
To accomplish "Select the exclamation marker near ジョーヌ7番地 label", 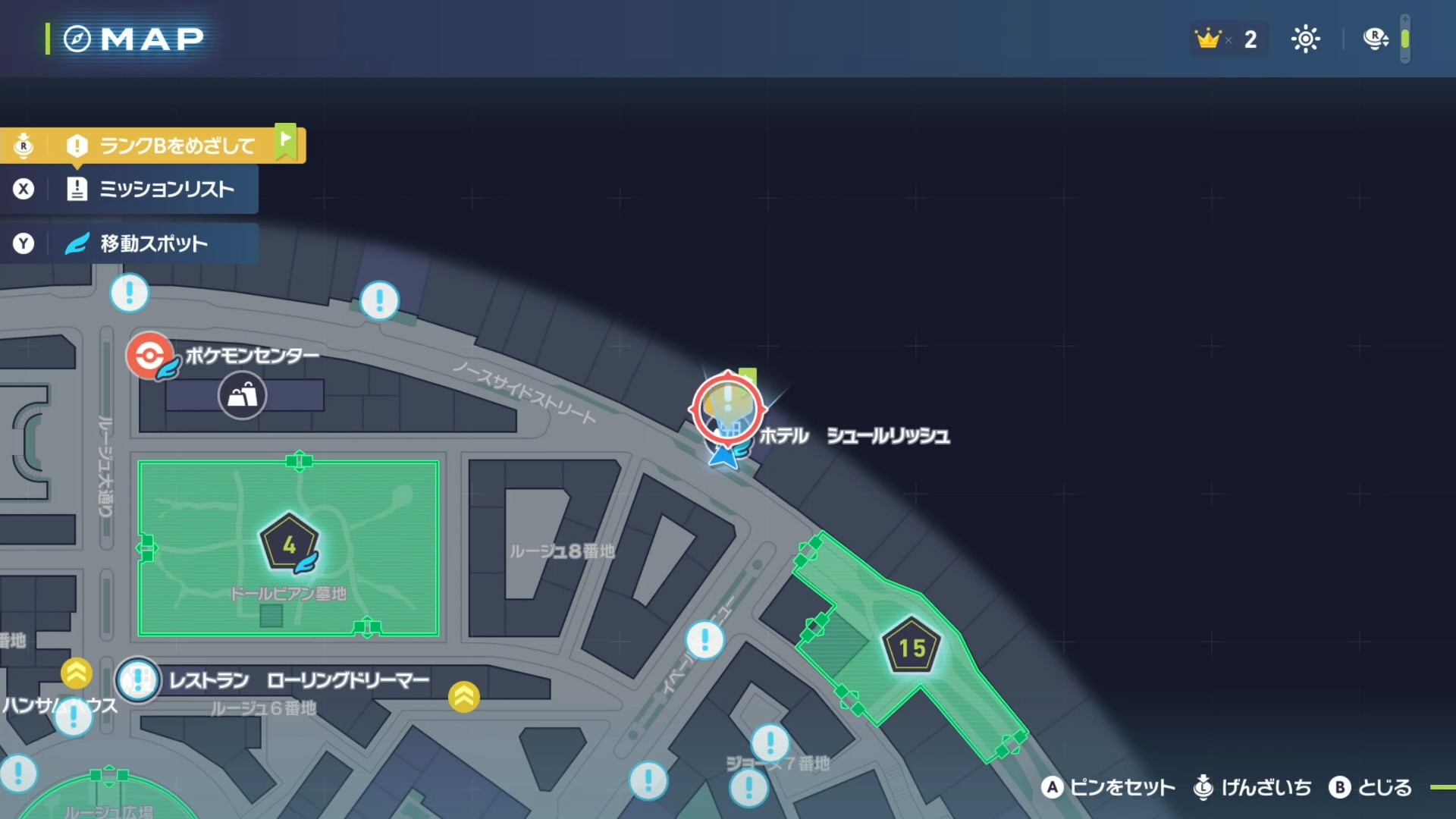I will (770, 742).
